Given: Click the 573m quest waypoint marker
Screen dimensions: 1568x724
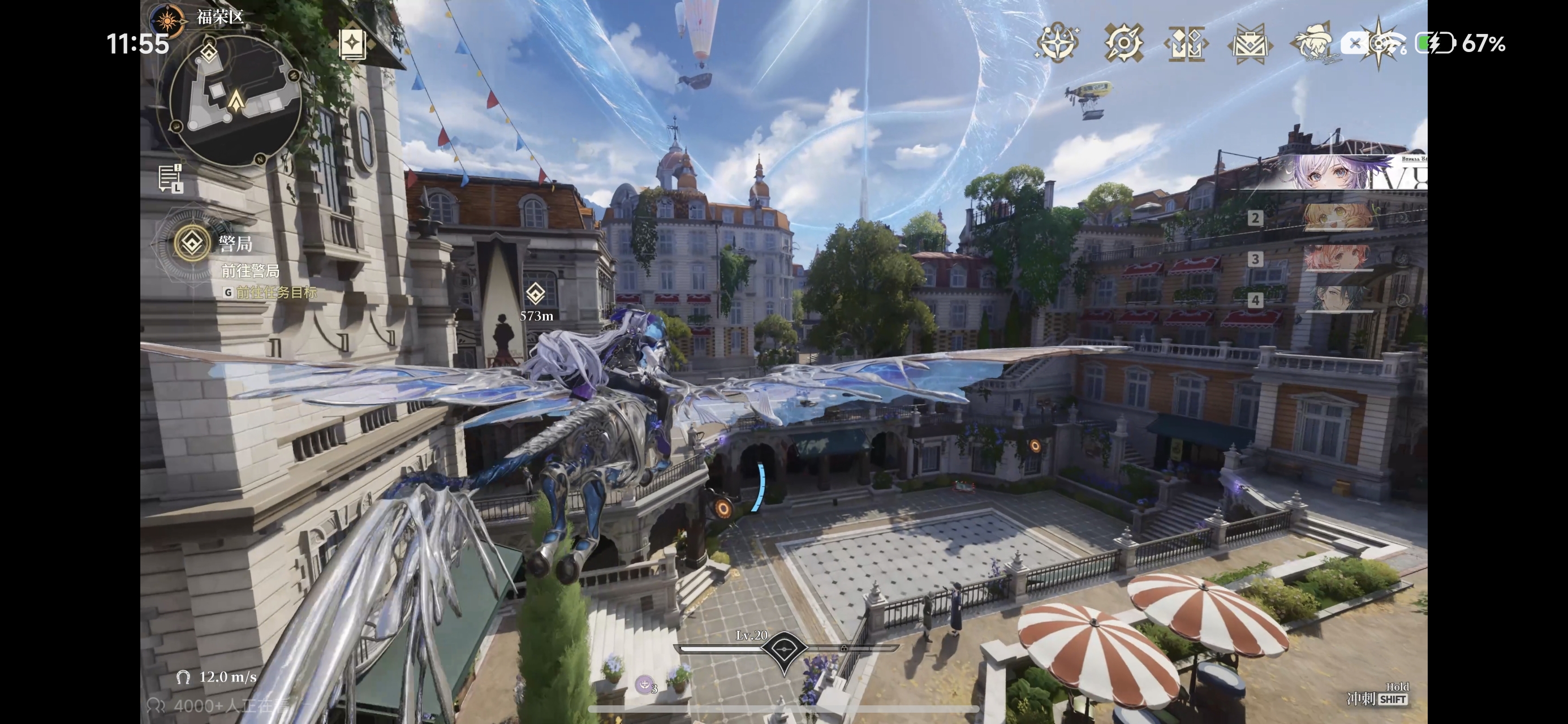Looking at the screenshot, I should point(535,294).
